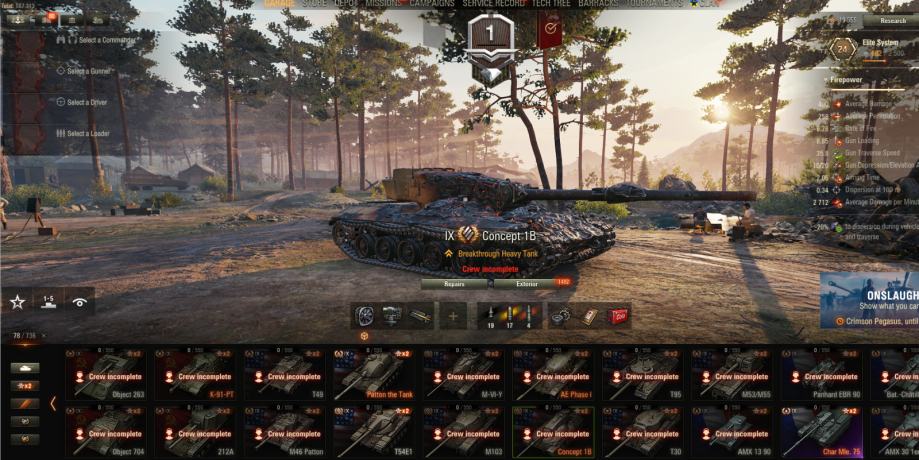Viewport: 919px width, 460px height.
Task: Go to the Campaigns tab
Action: click(431, 3)
